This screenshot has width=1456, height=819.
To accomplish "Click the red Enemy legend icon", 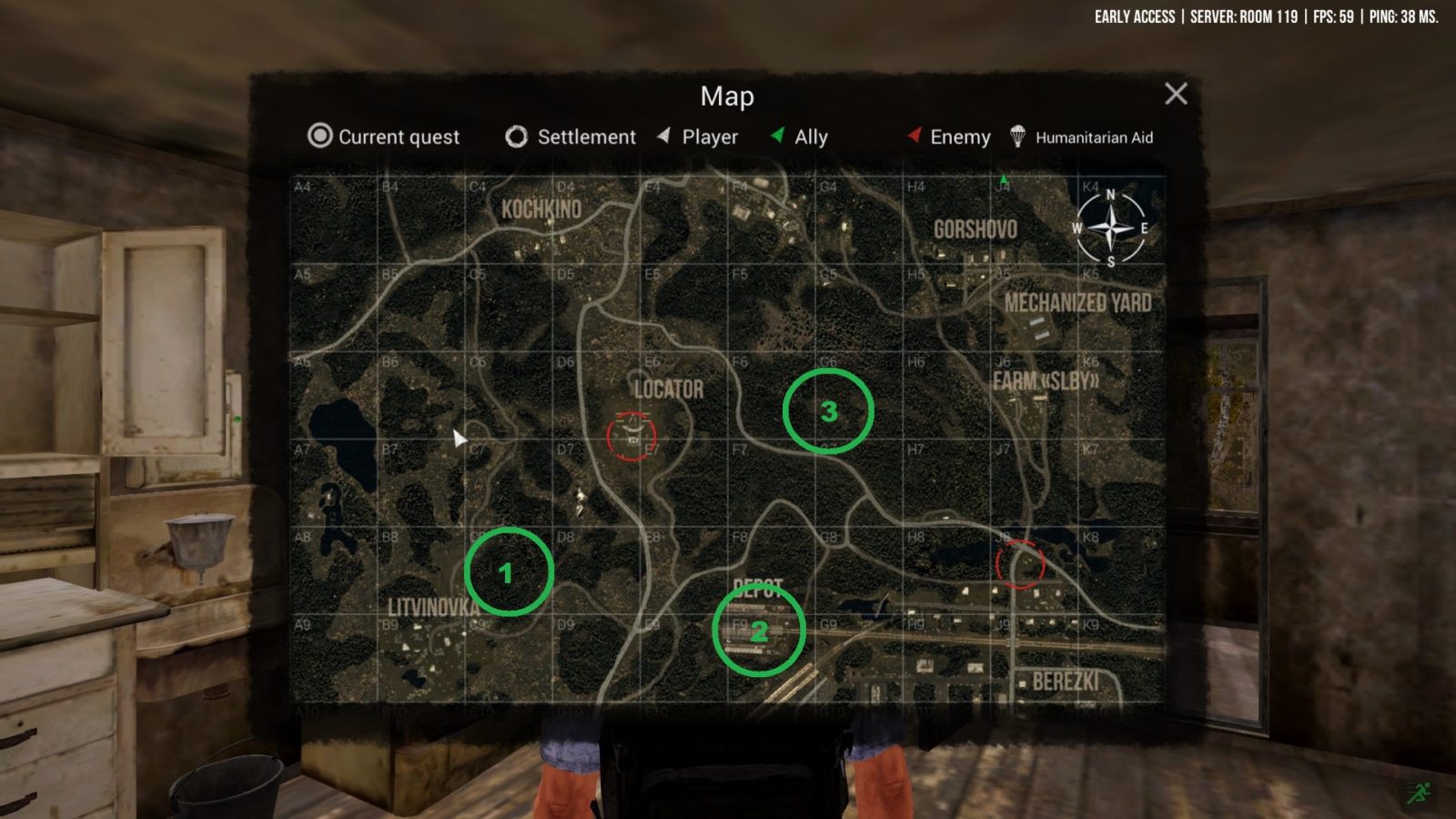I will (913, 137).
